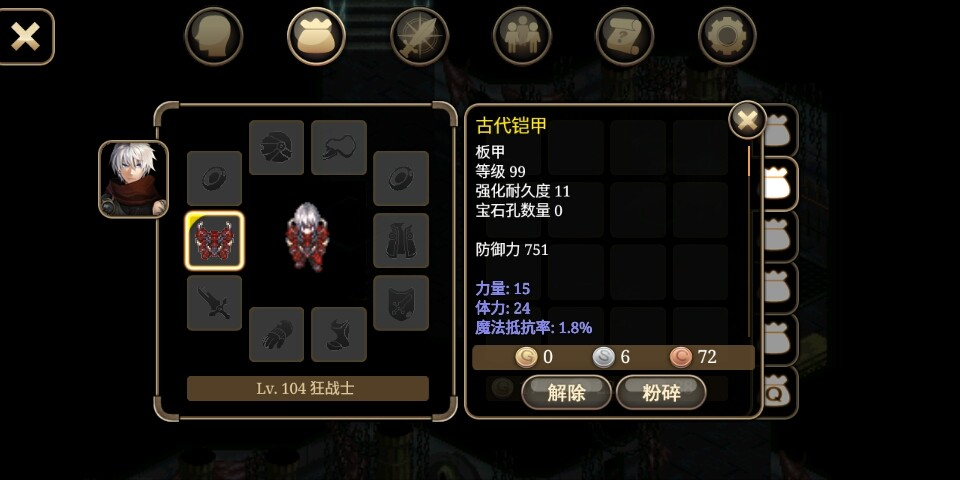Image resolution: width=960 pixels, height=480 pixels.
Task: Select the sword weapon slot
Action: coord(214,303)
